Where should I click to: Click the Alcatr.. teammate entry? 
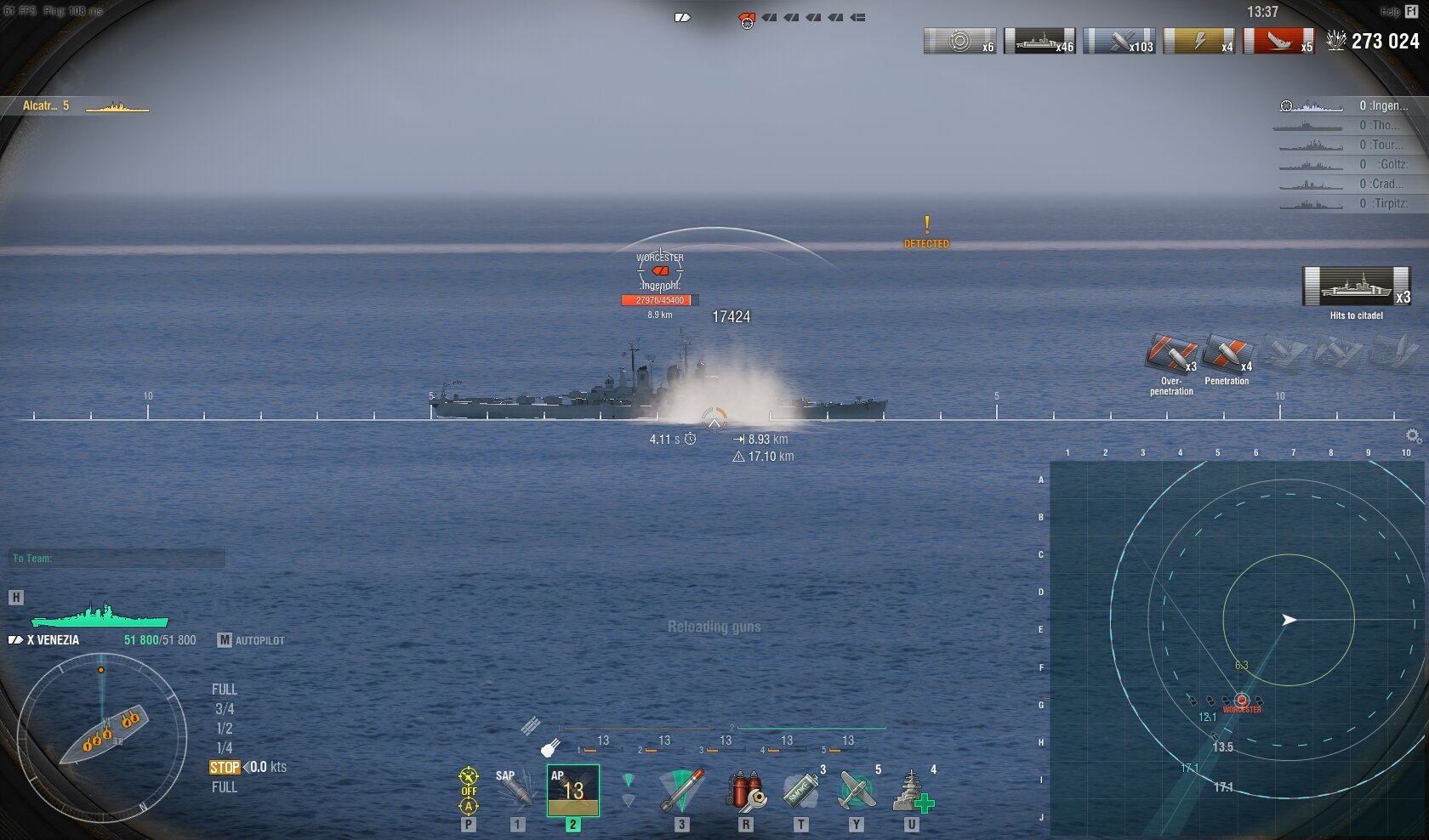(77, 106)
